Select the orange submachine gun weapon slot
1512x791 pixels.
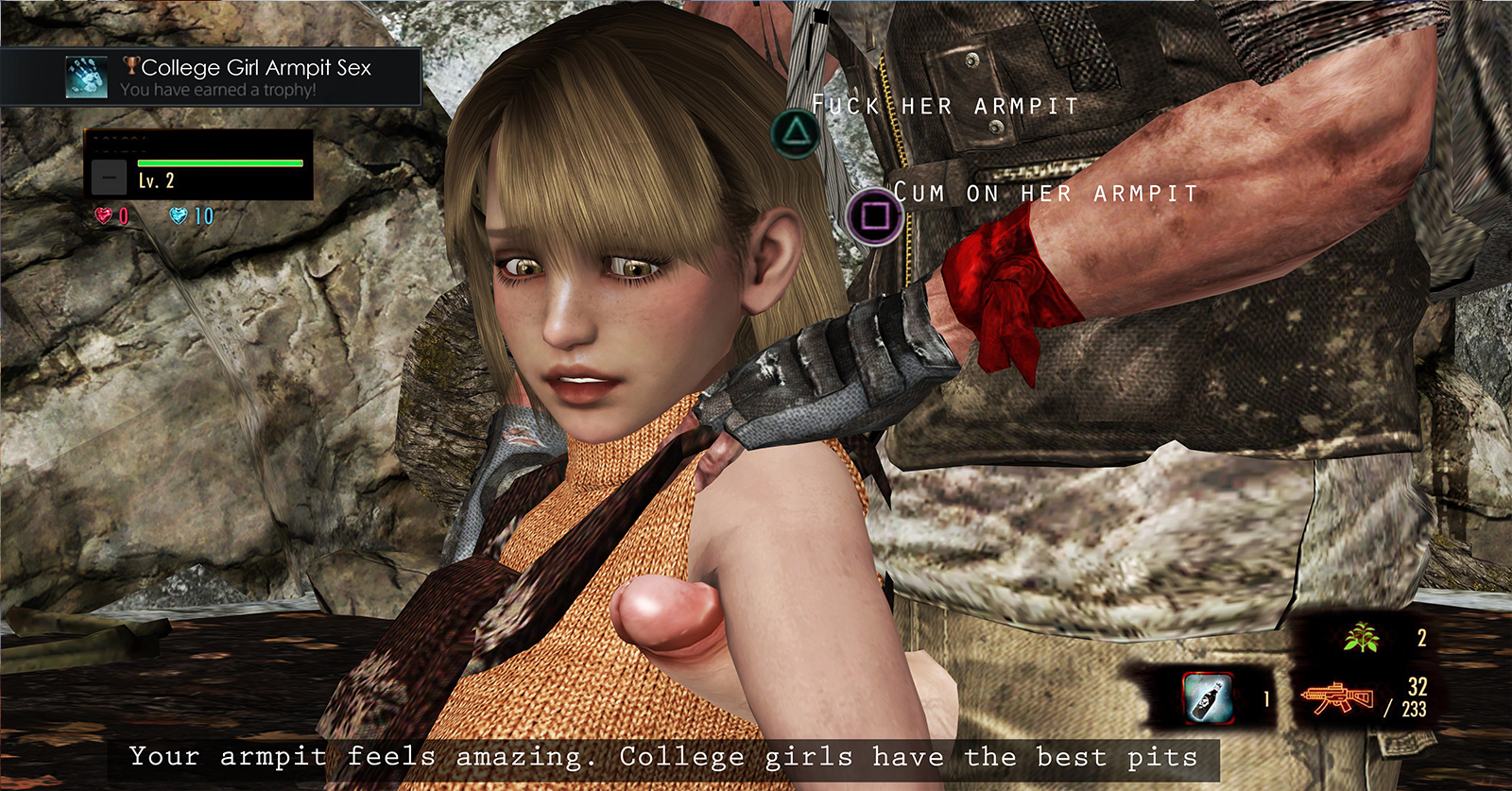click(x=1336, y=699)
